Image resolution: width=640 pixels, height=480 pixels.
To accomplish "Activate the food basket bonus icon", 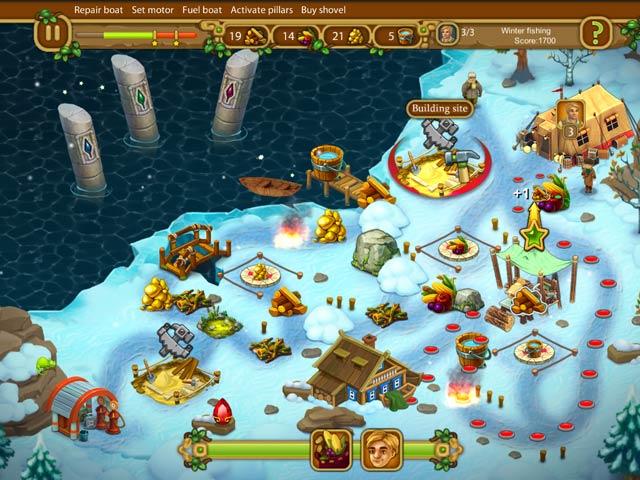I will pyautogui.click(x=330, y=449).
